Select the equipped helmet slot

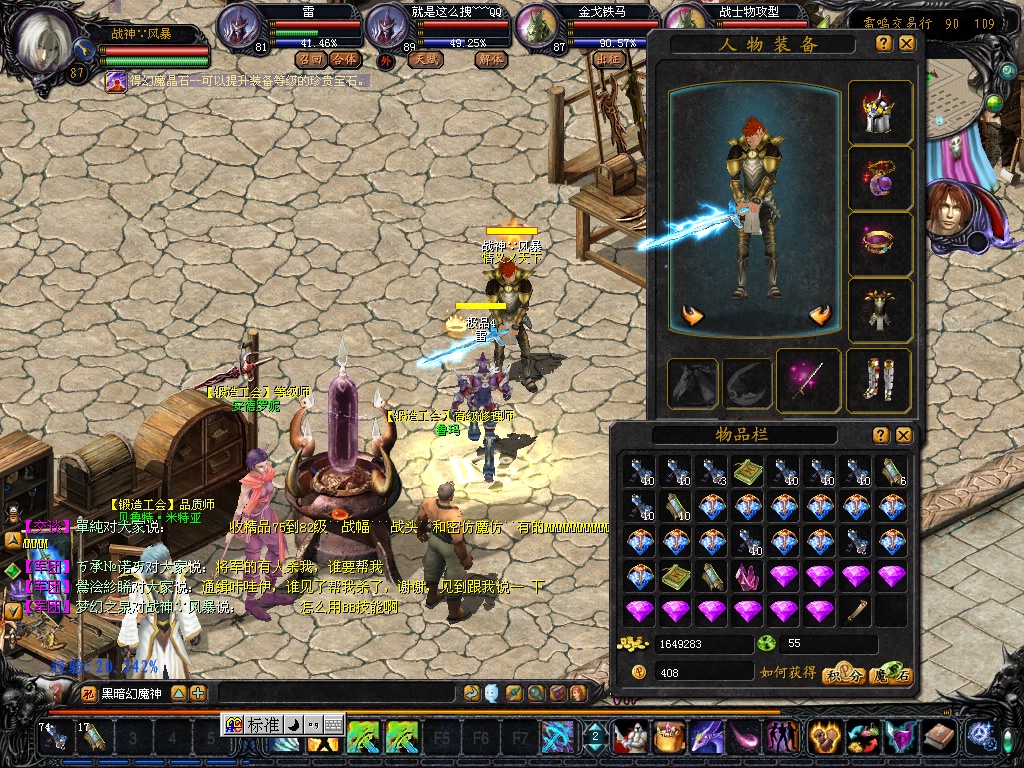point(880,112)
